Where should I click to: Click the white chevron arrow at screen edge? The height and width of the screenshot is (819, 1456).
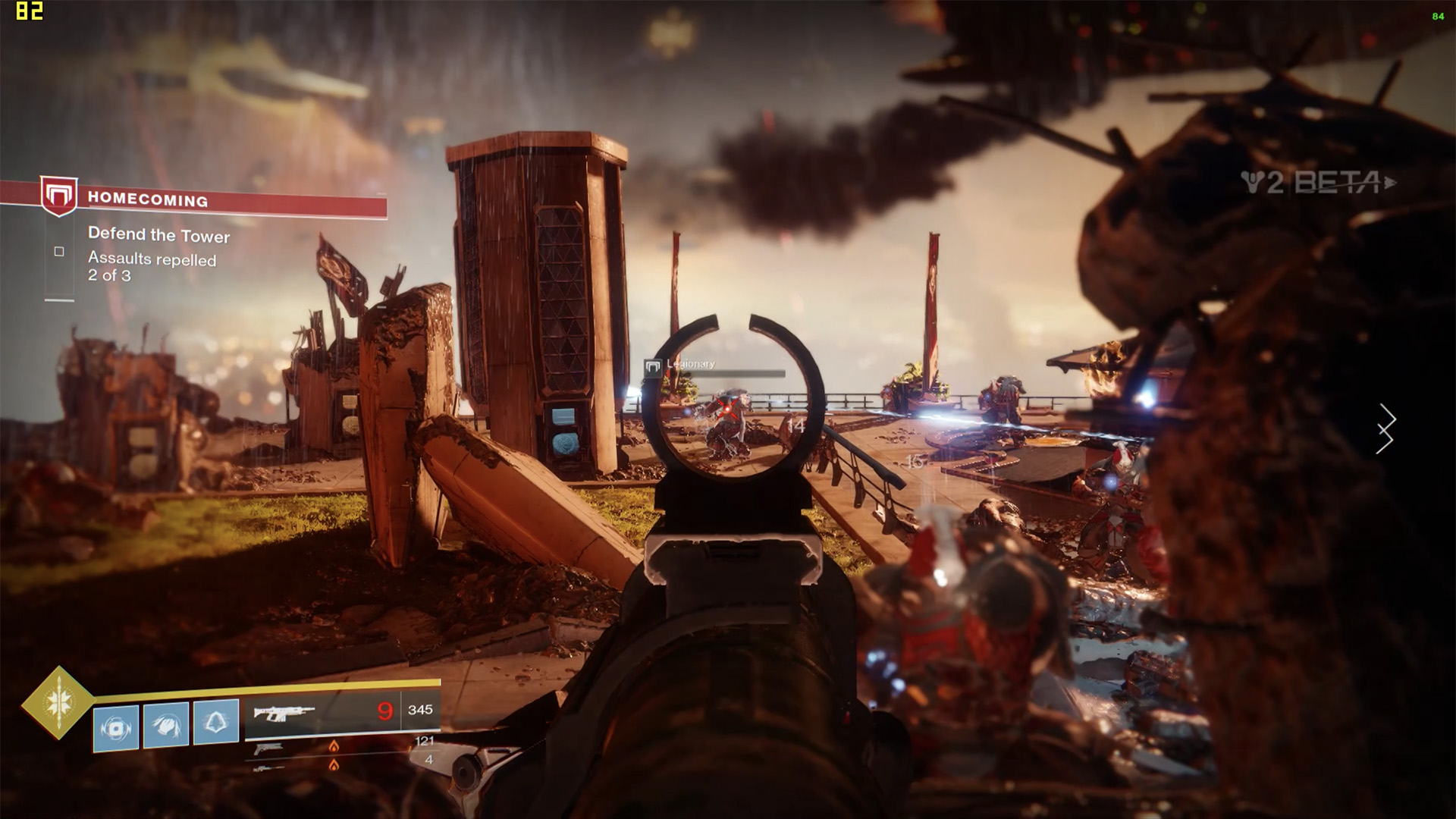(1386, 428)
